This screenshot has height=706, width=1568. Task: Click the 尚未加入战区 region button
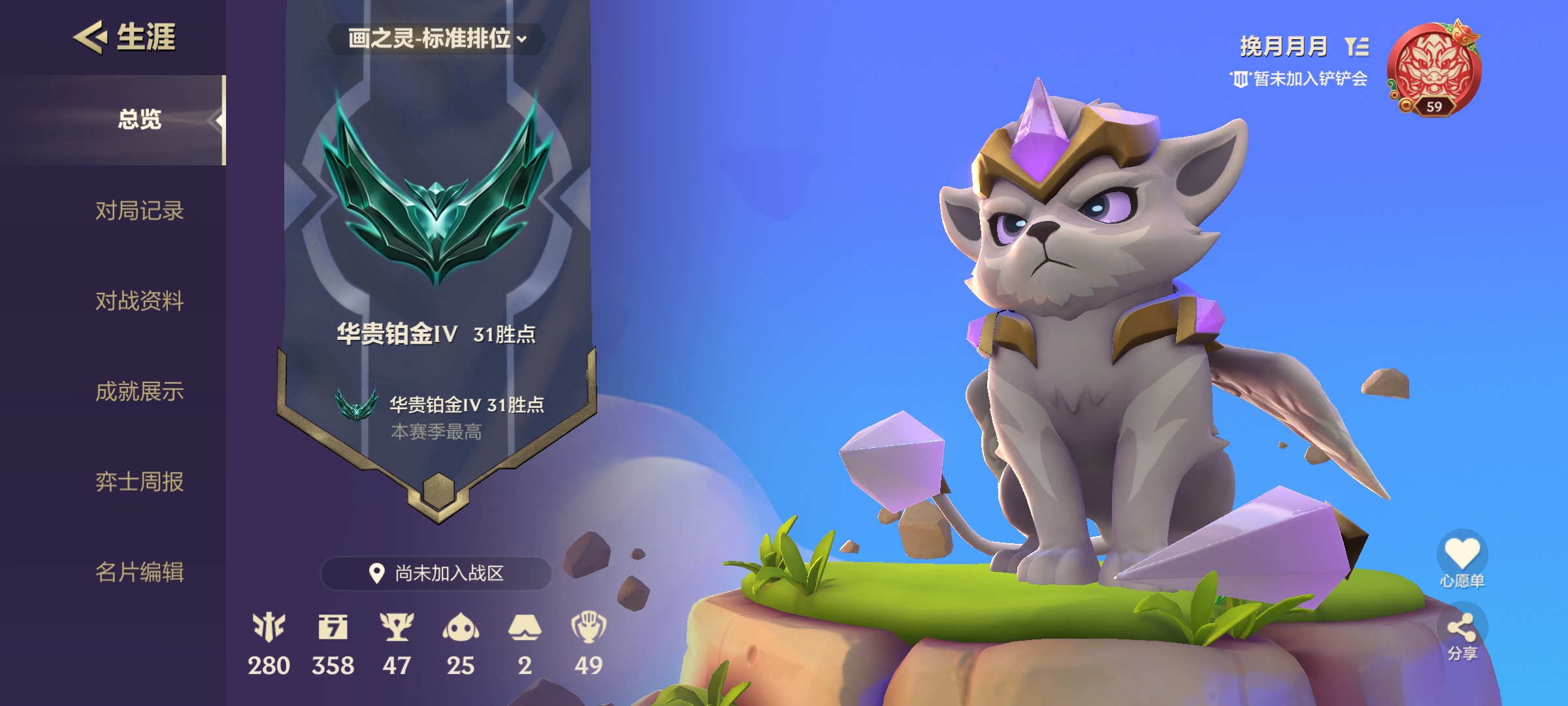pyautogui.click(x=436, y=573)
